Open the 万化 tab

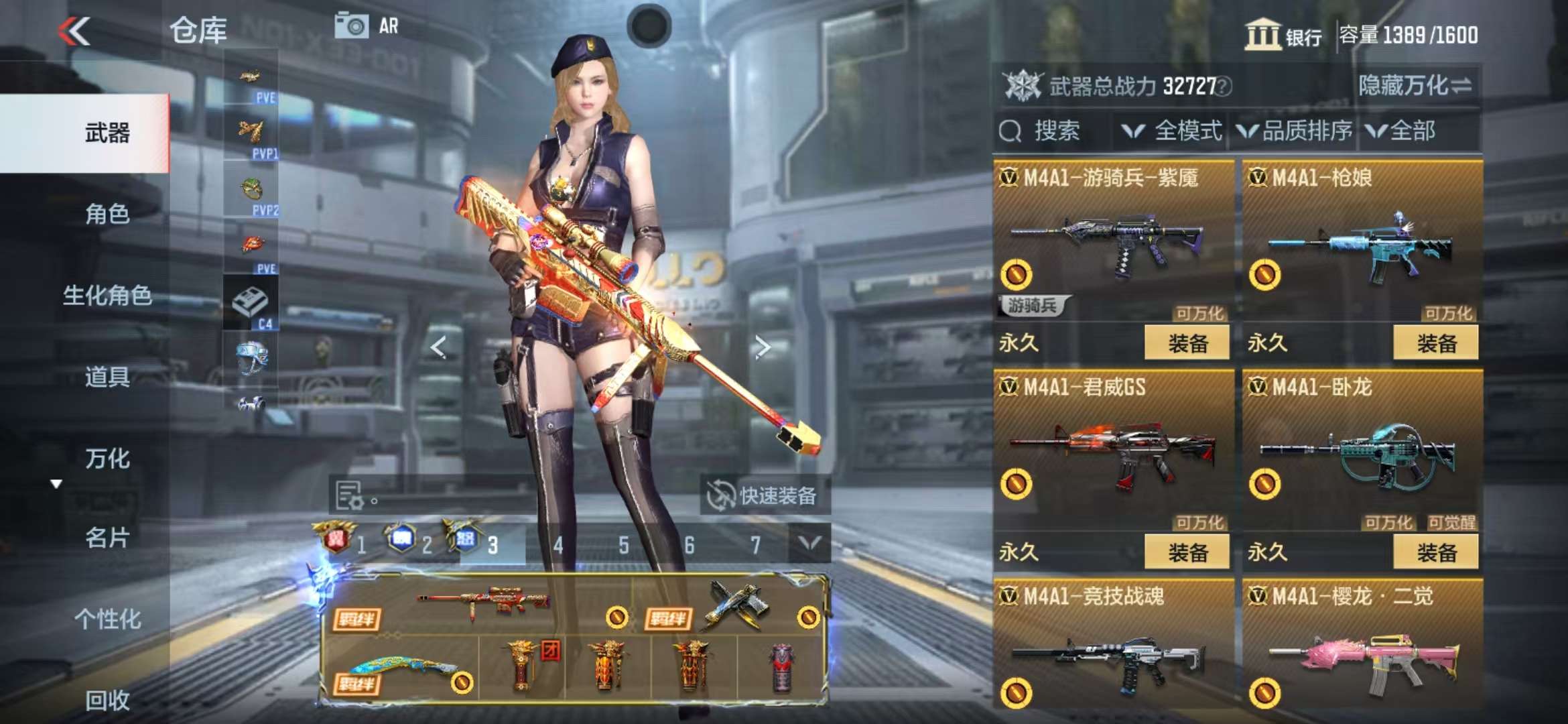click(107, 459)
